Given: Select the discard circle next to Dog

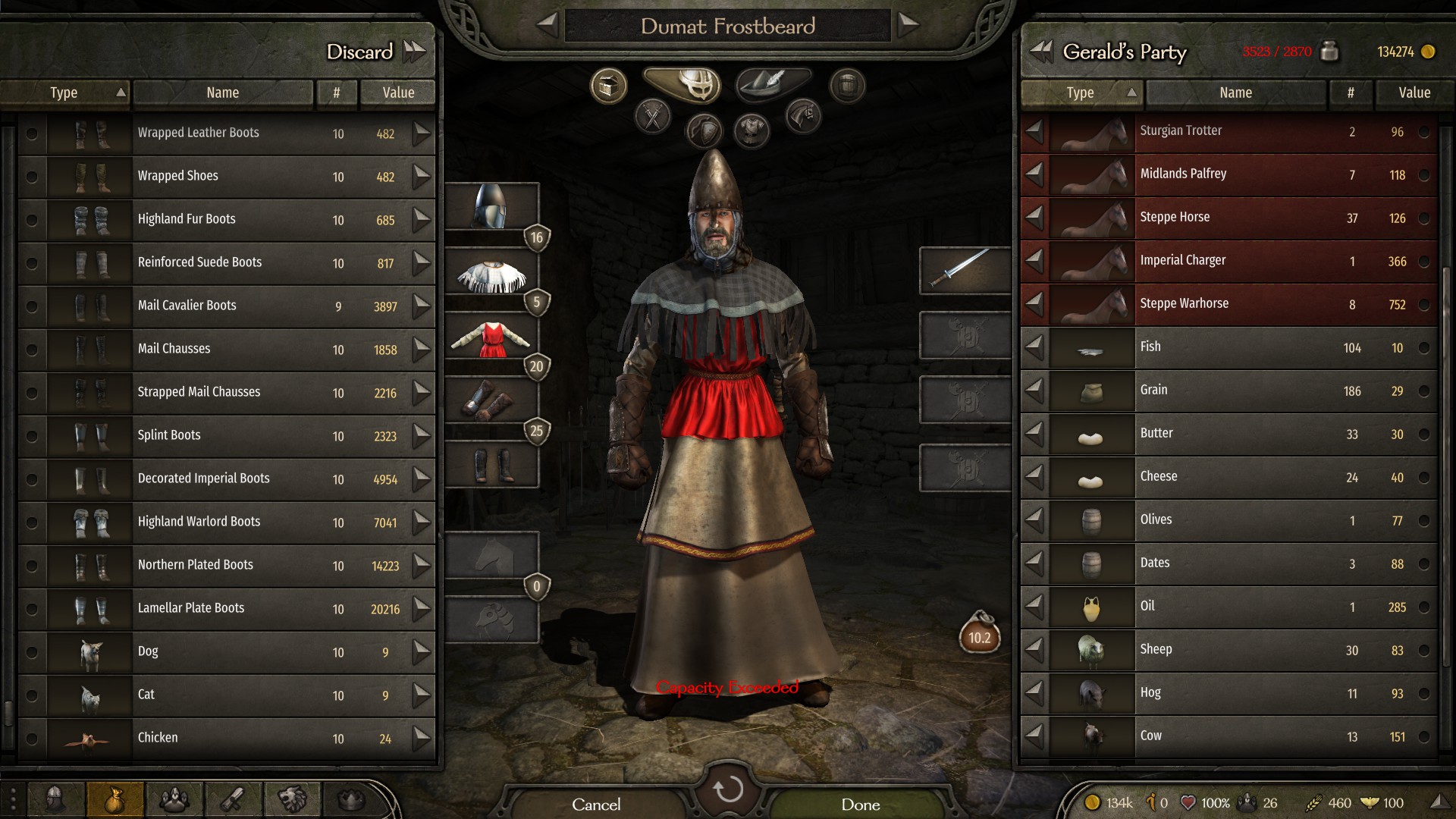Looking at the screenshot, I should point(31,652).
